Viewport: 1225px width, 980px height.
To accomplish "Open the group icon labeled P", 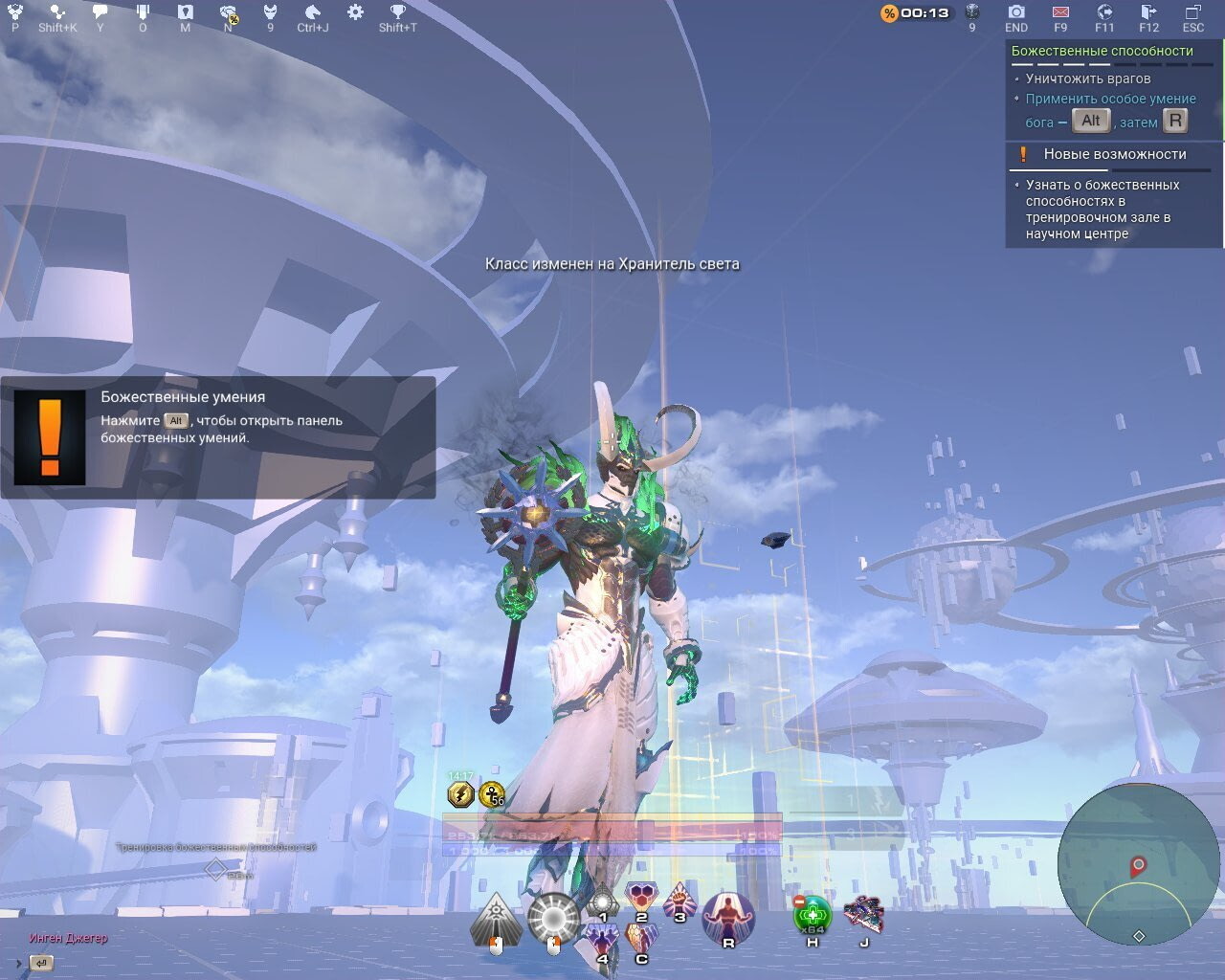I will point(13,13).
